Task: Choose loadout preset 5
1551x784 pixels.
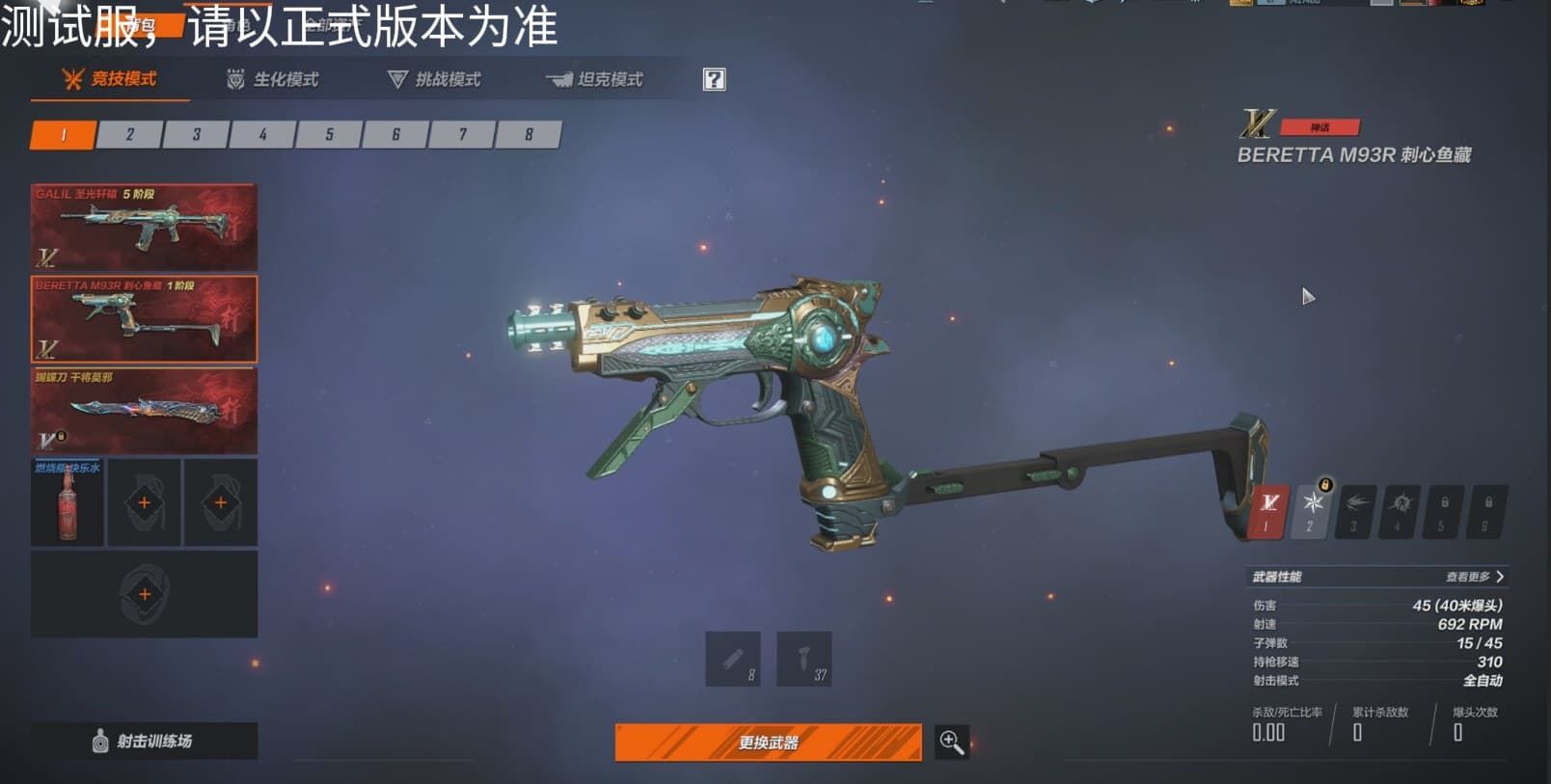Action: pyautogui.click(x=329, y=135)
